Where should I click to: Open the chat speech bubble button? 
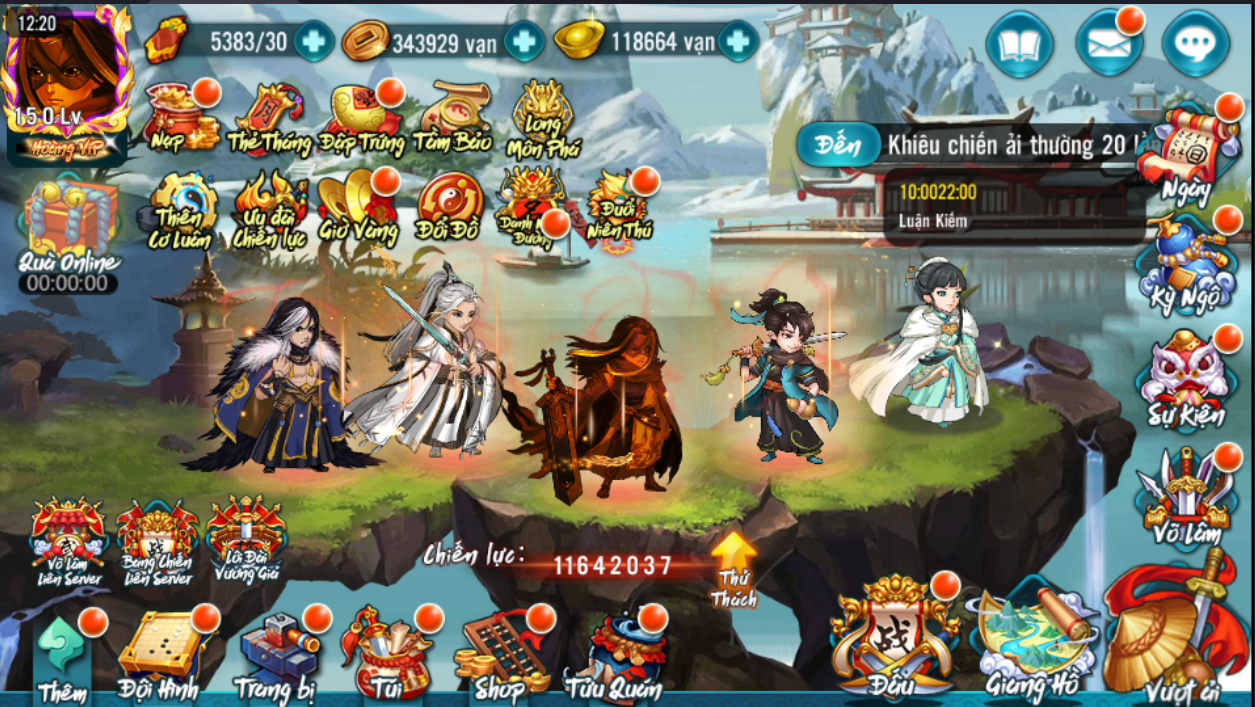pyautogui.click(x=1195, y=44)
